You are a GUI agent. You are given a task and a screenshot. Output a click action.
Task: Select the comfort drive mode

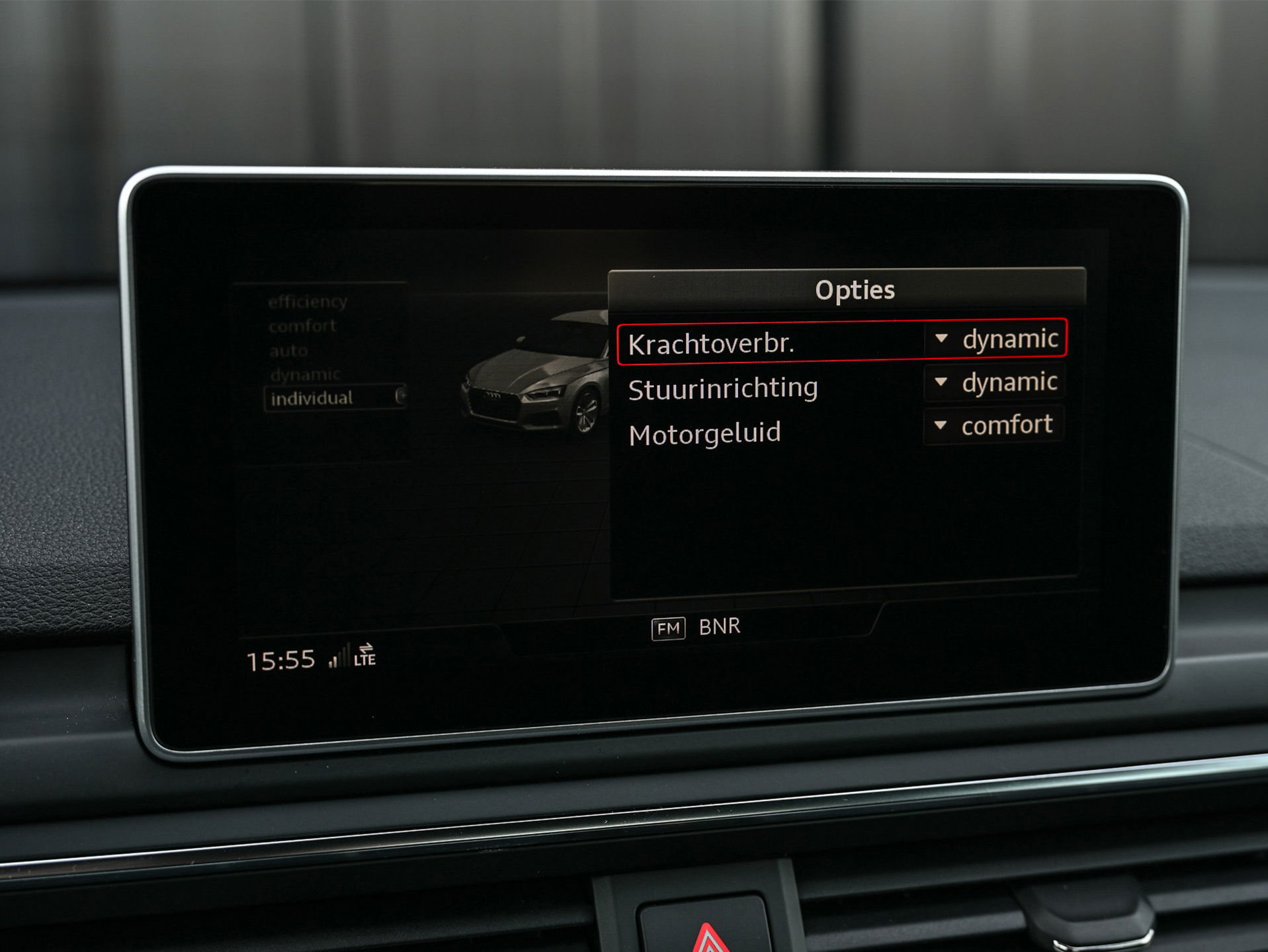tap(302, 326)
